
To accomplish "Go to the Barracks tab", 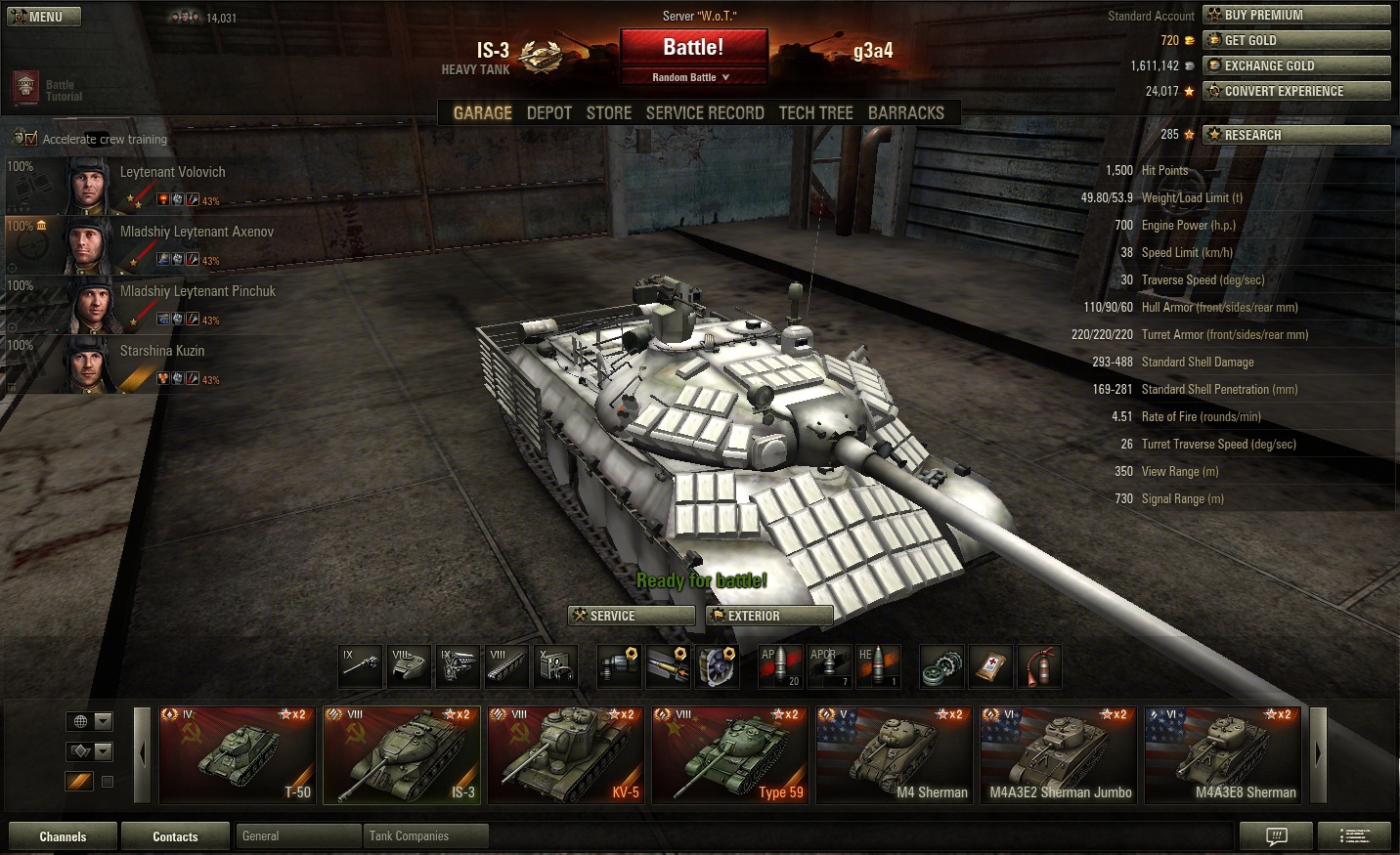I will click(x=905, y=113).
